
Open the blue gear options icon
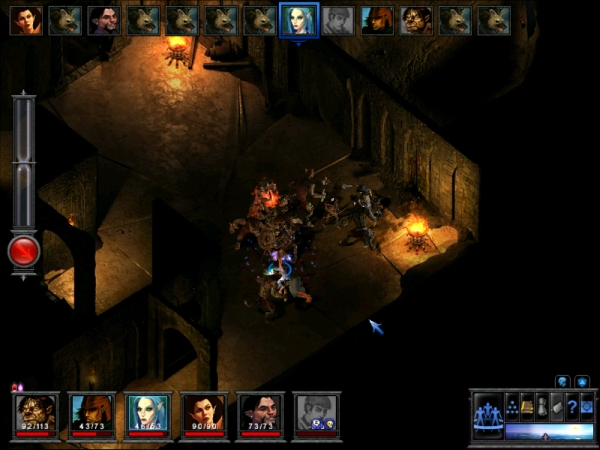[587, 406]
